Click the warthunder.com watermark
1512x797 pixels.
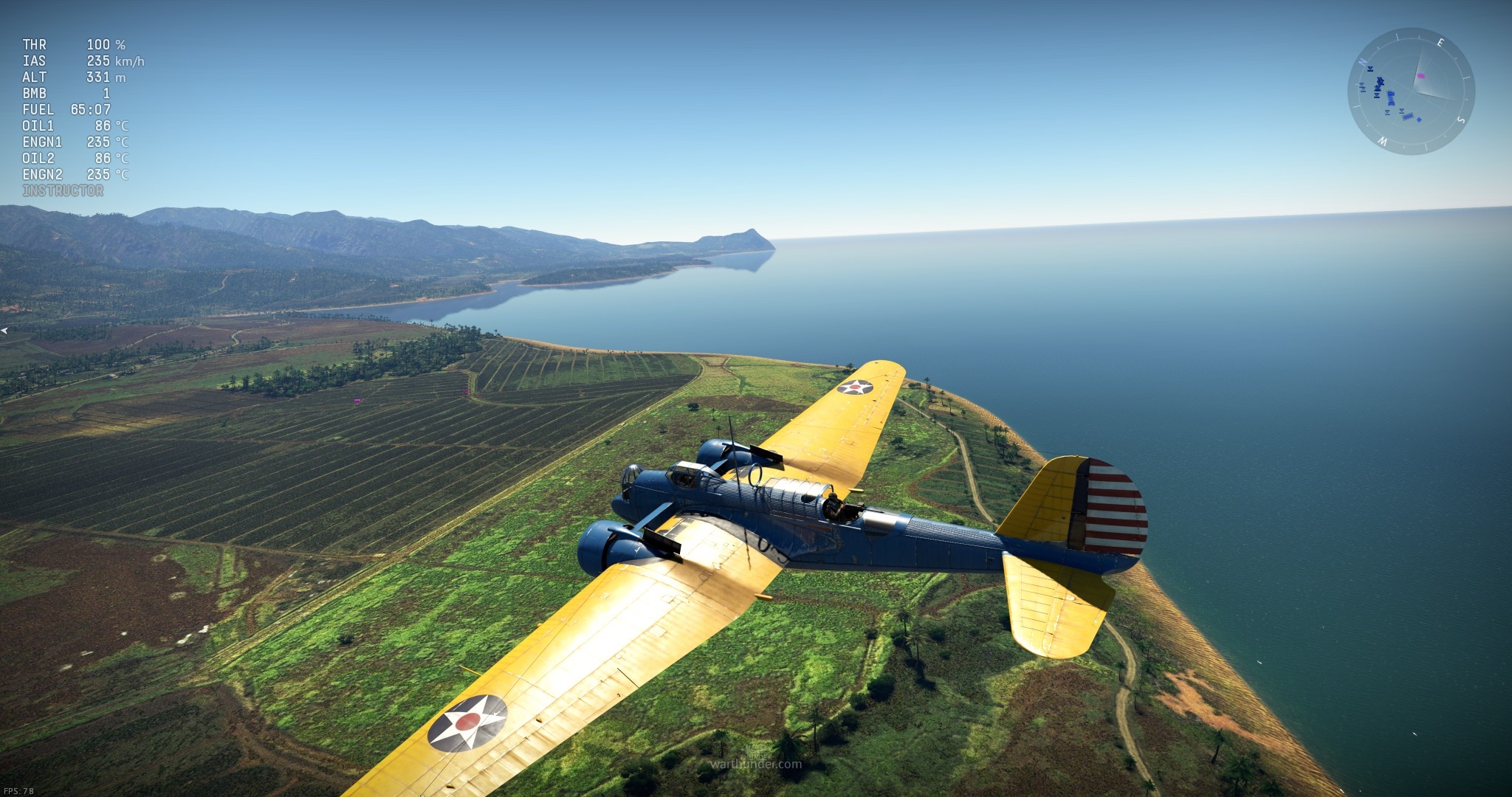756,765
